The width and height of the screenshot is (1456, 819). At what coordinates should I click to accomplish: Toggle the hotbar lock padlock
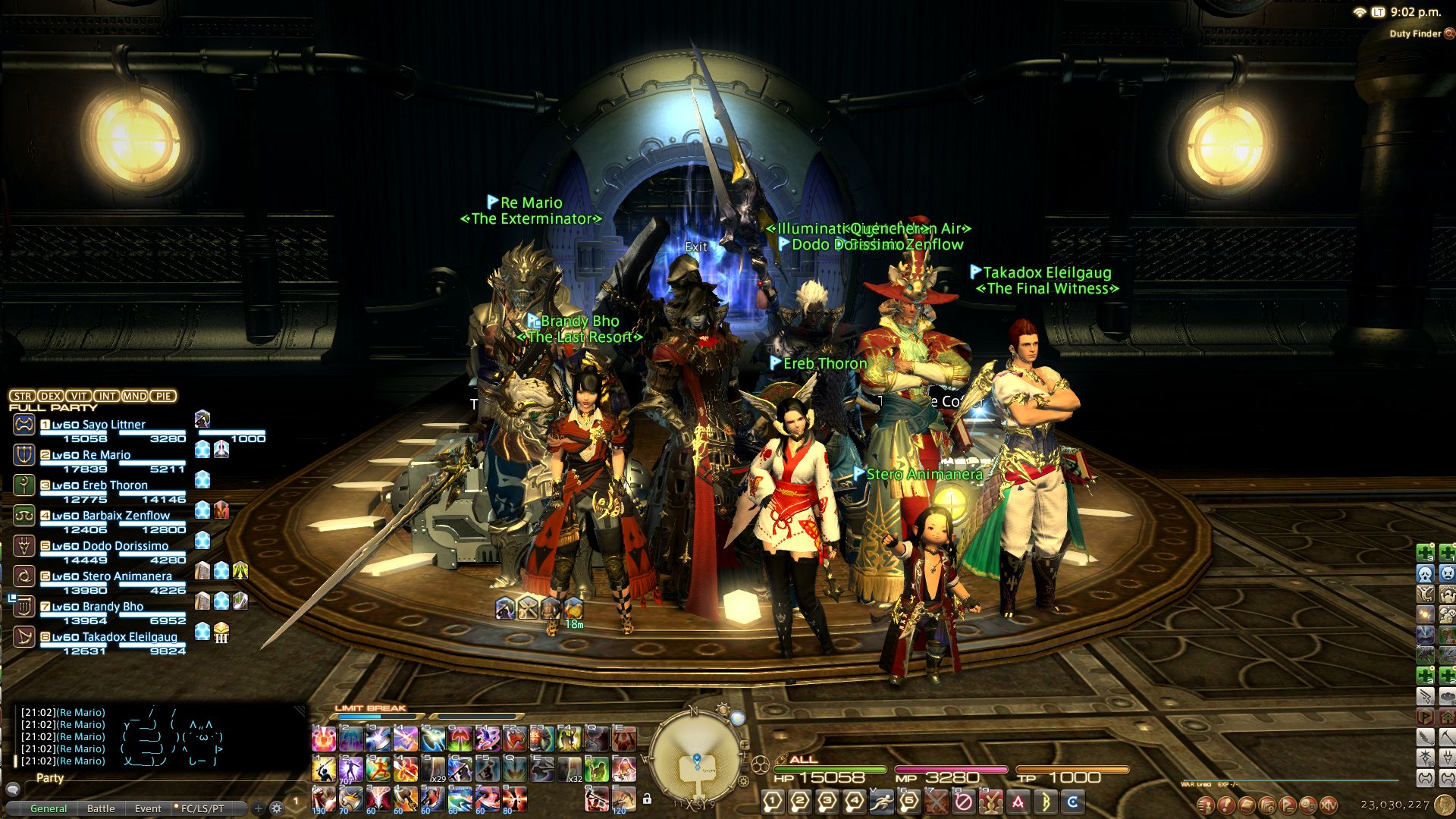(647, 799)
